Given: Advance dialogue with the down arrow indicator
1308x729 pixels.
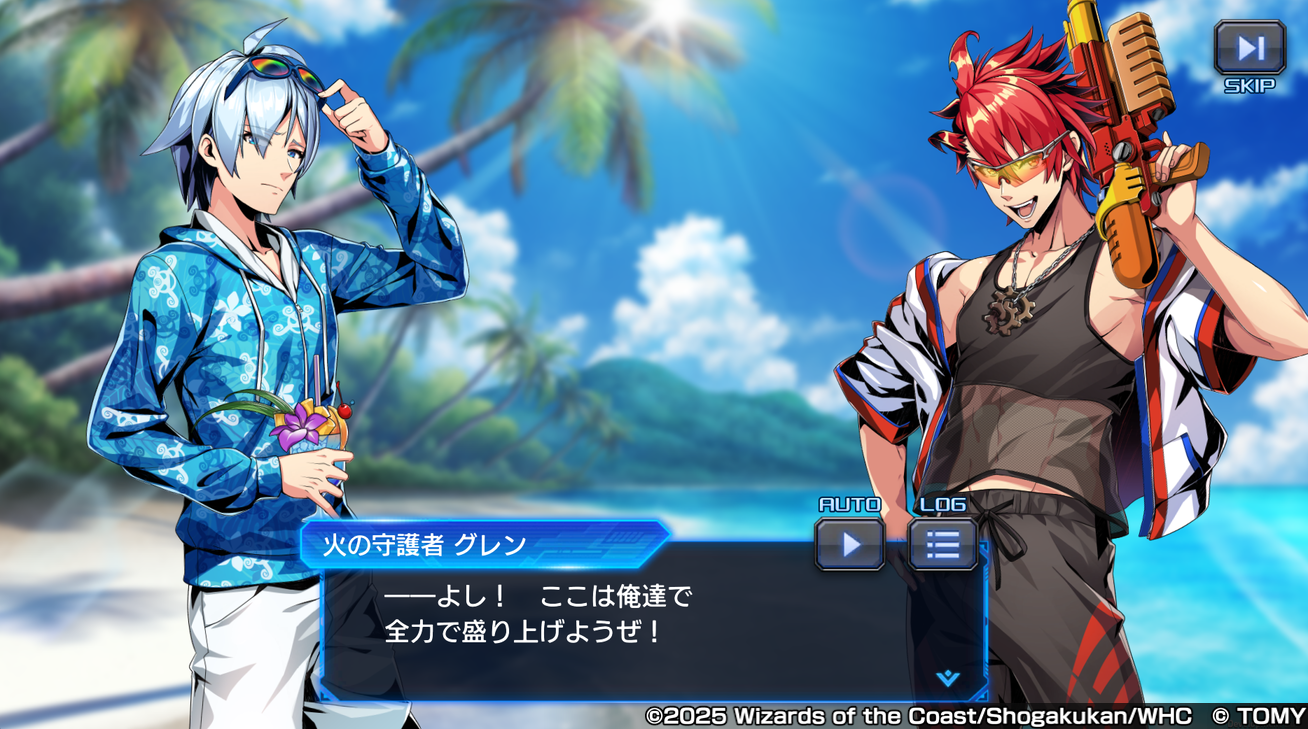Looking at the screenshot, I should [x=947, y=679].
